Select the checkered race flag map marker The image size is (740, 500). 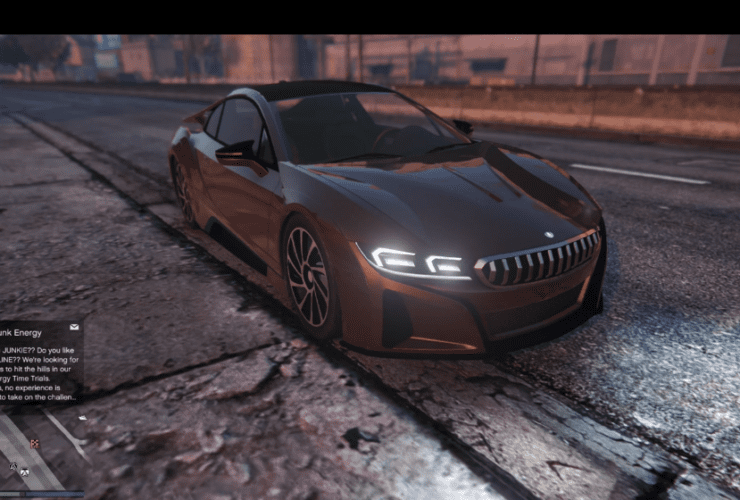tap(34, 443)
